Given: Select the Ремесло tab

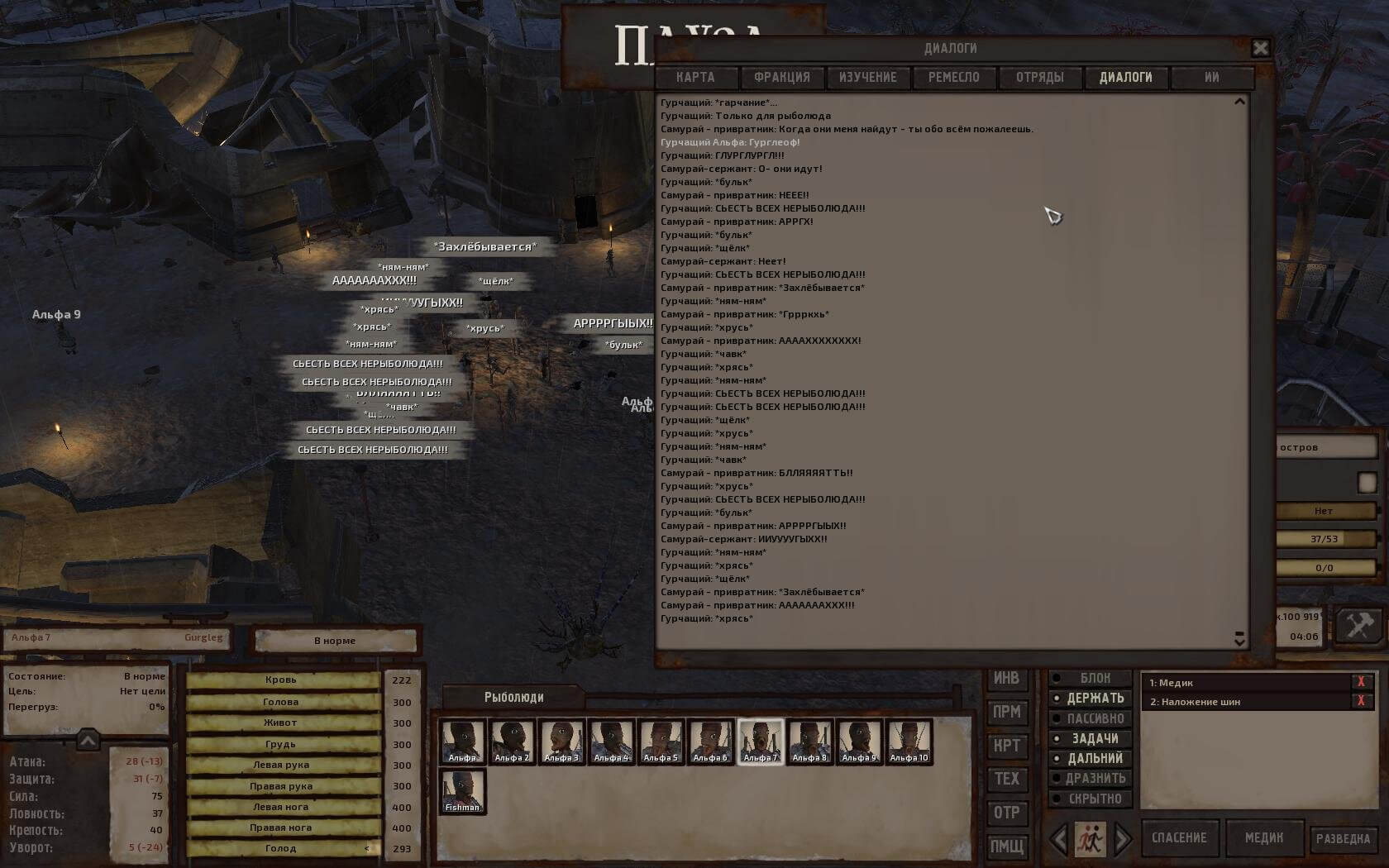Looking at the screenshot, I should coord(953,78).
